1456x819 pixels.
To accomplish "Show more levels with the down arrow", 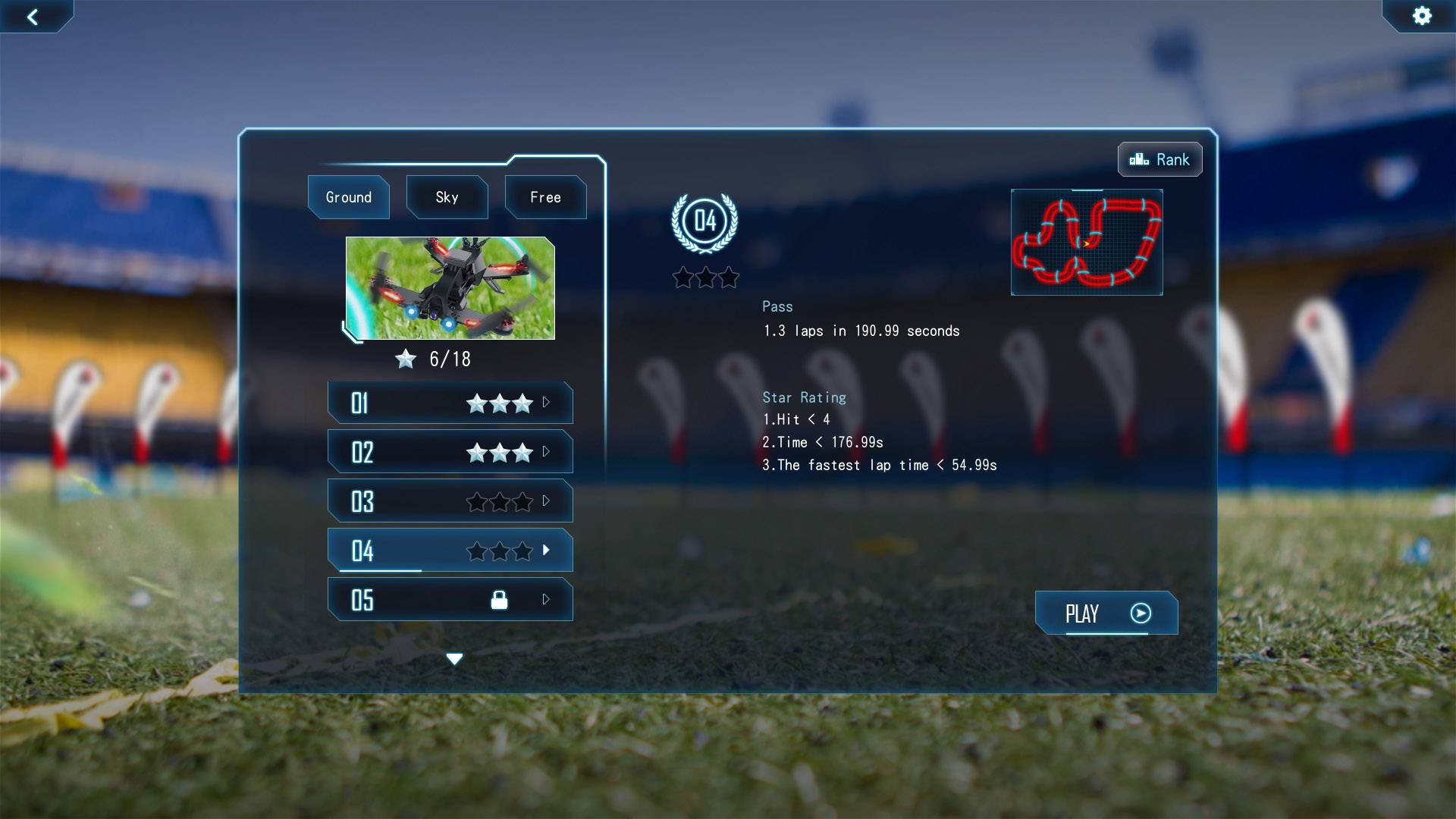I will click(x=454, y=659).
